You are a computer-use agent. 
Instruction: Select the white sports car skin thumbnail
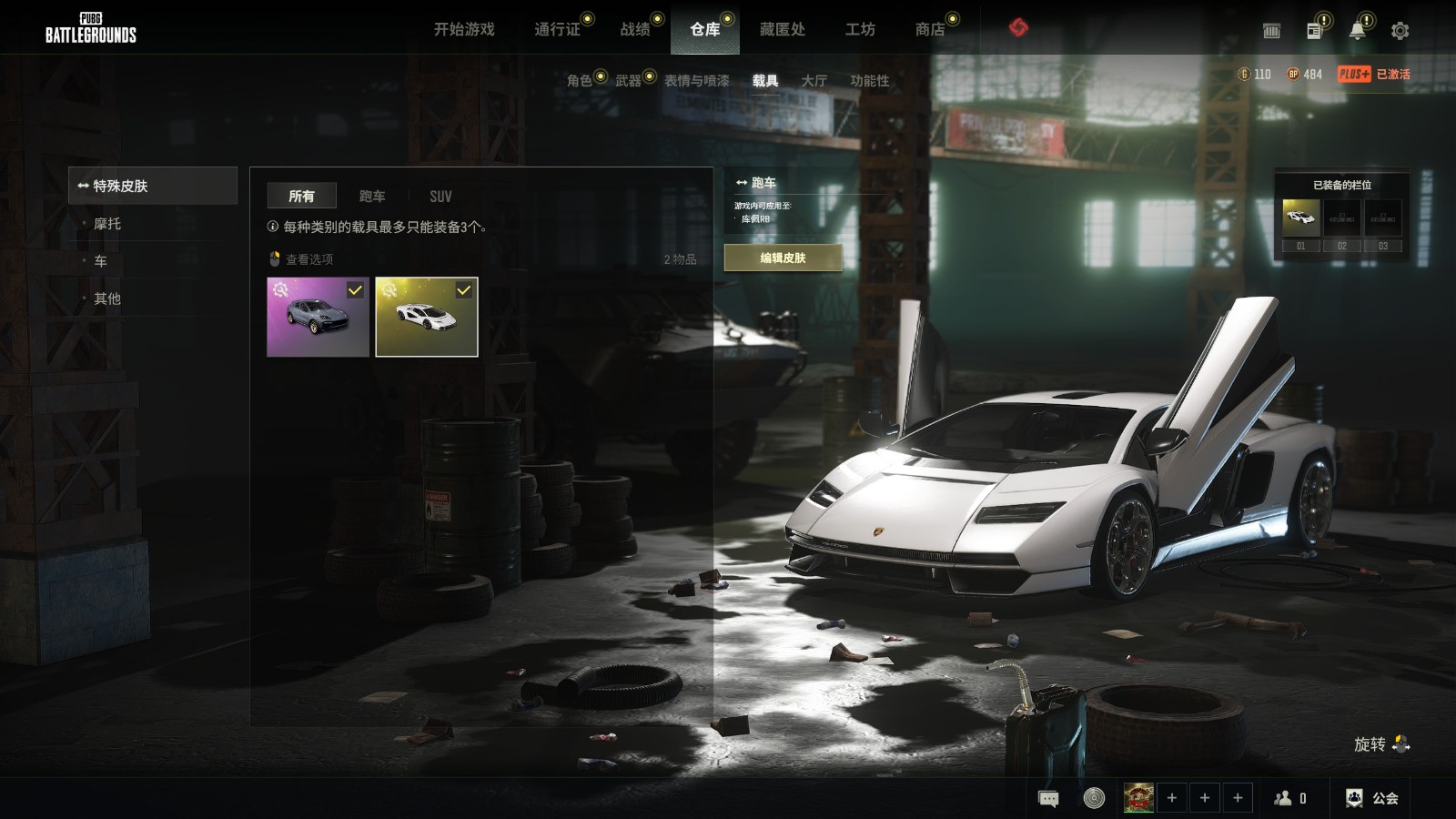coord(427,317)
